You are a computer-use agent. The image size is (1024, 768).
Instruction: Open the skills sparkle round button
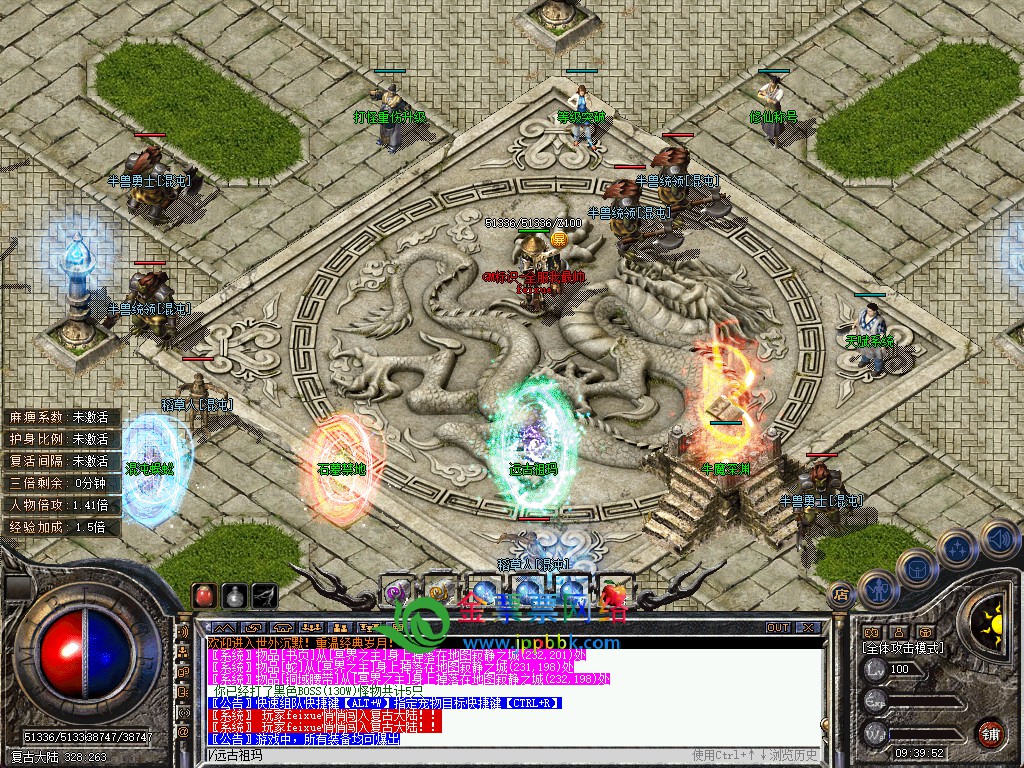(957, 548)
